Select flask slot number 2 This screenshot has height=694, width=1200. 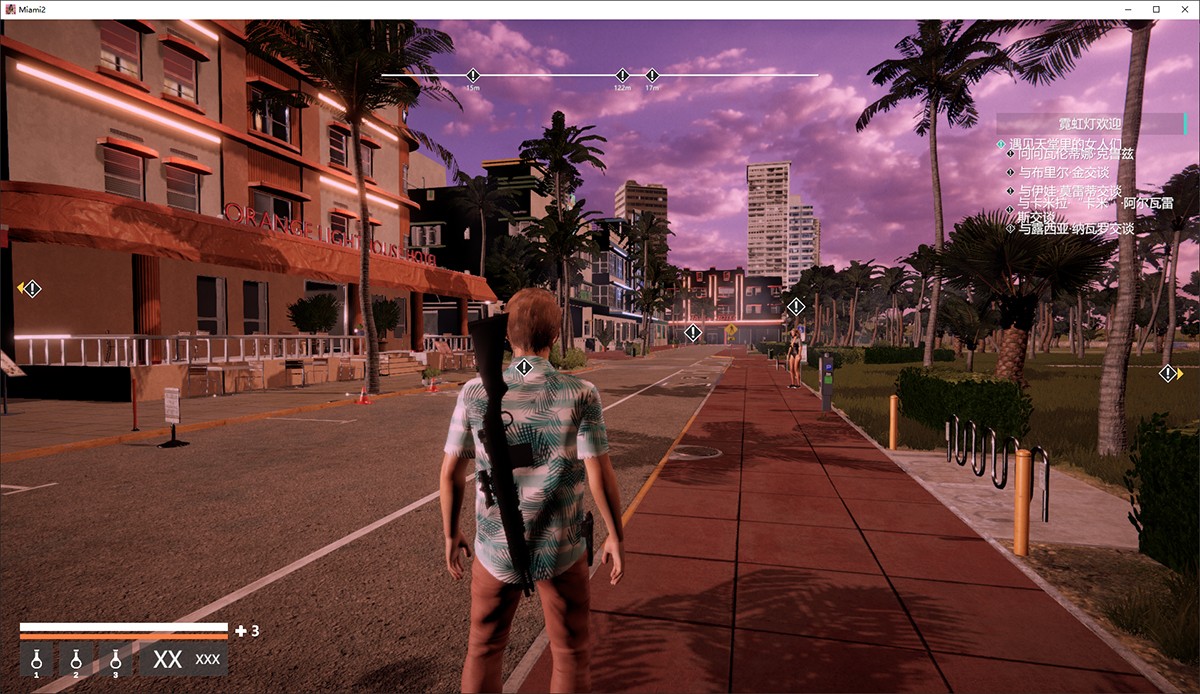(76, 660)
